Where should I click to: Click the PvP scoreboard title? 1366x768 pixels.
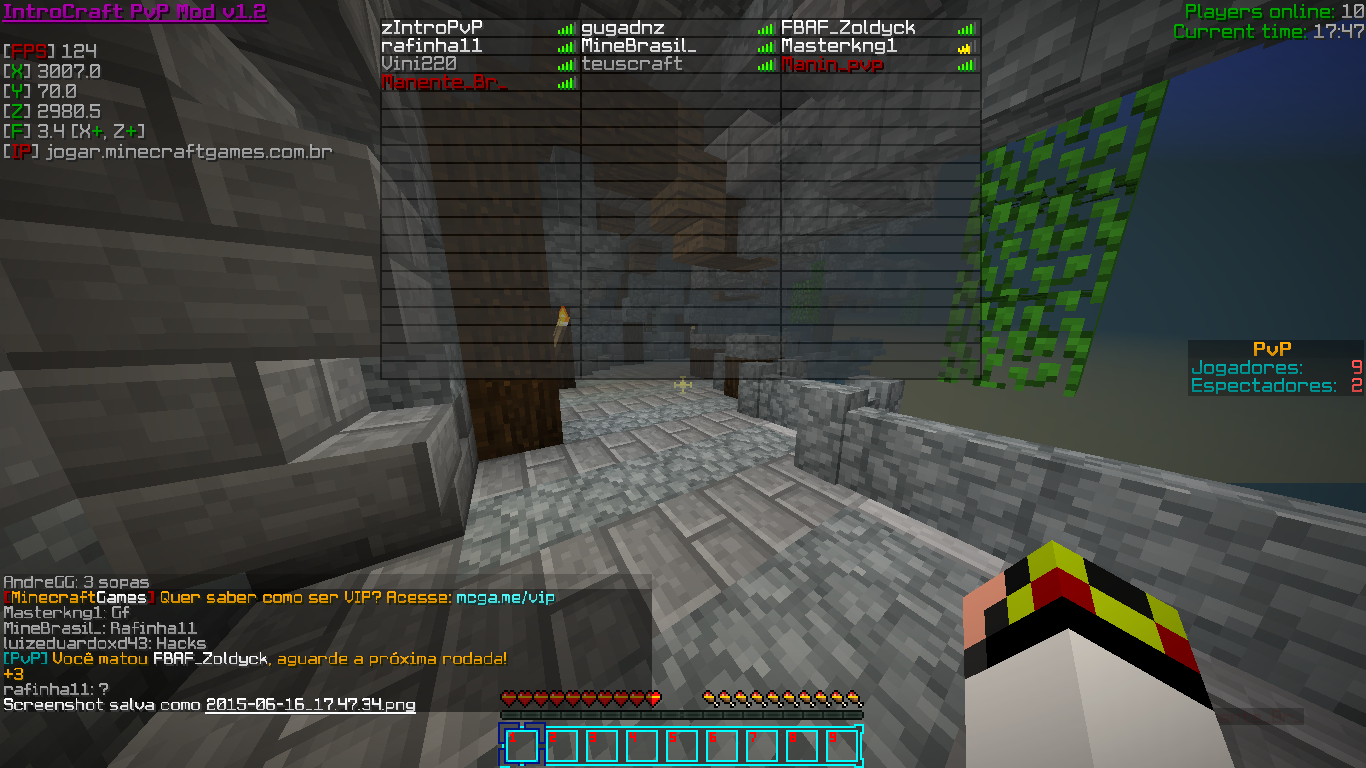click(1272, 349)
